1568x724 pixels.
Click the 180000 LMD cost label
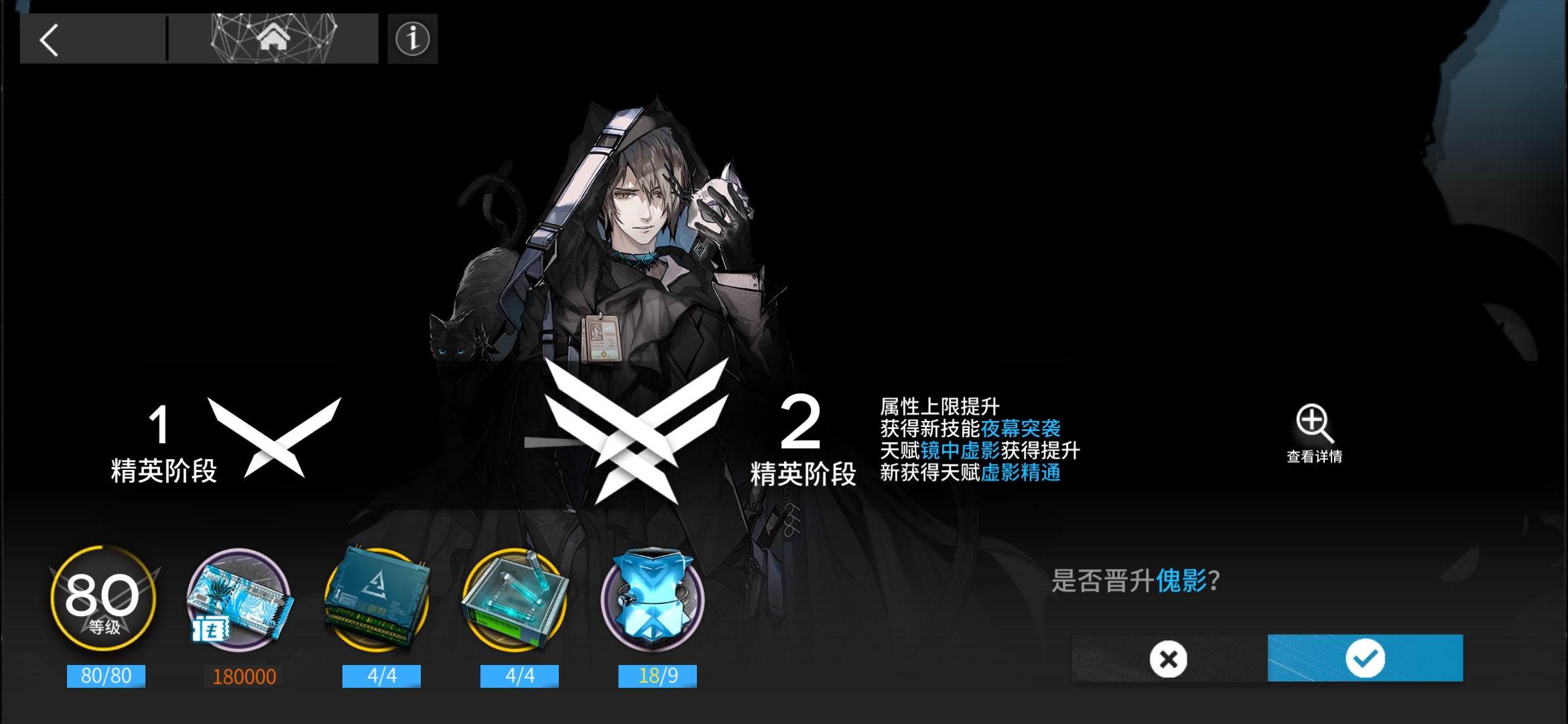244,676
